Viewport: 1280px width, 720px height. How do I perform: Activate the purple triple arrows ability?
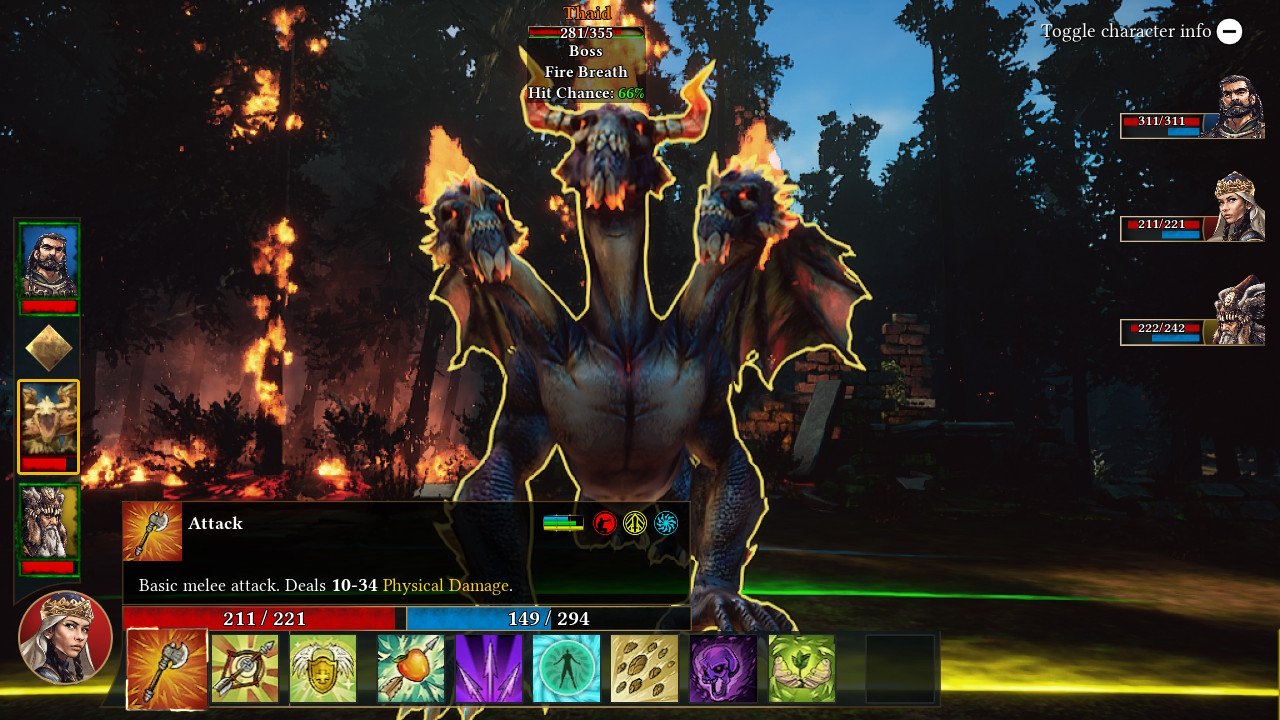[489, 669]
